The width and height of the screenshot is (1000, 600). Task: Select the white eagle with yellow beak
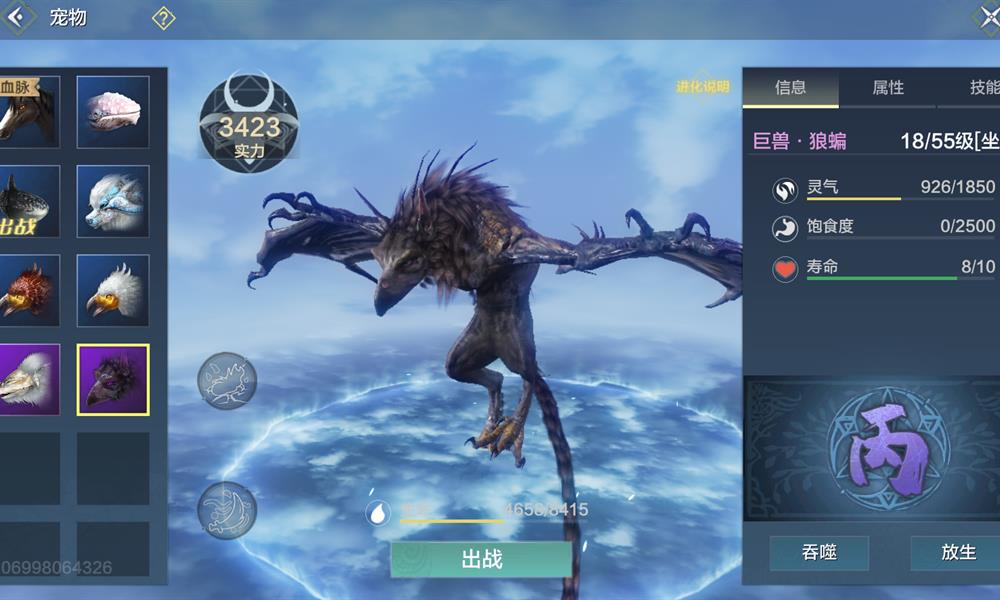click(113, 290)
